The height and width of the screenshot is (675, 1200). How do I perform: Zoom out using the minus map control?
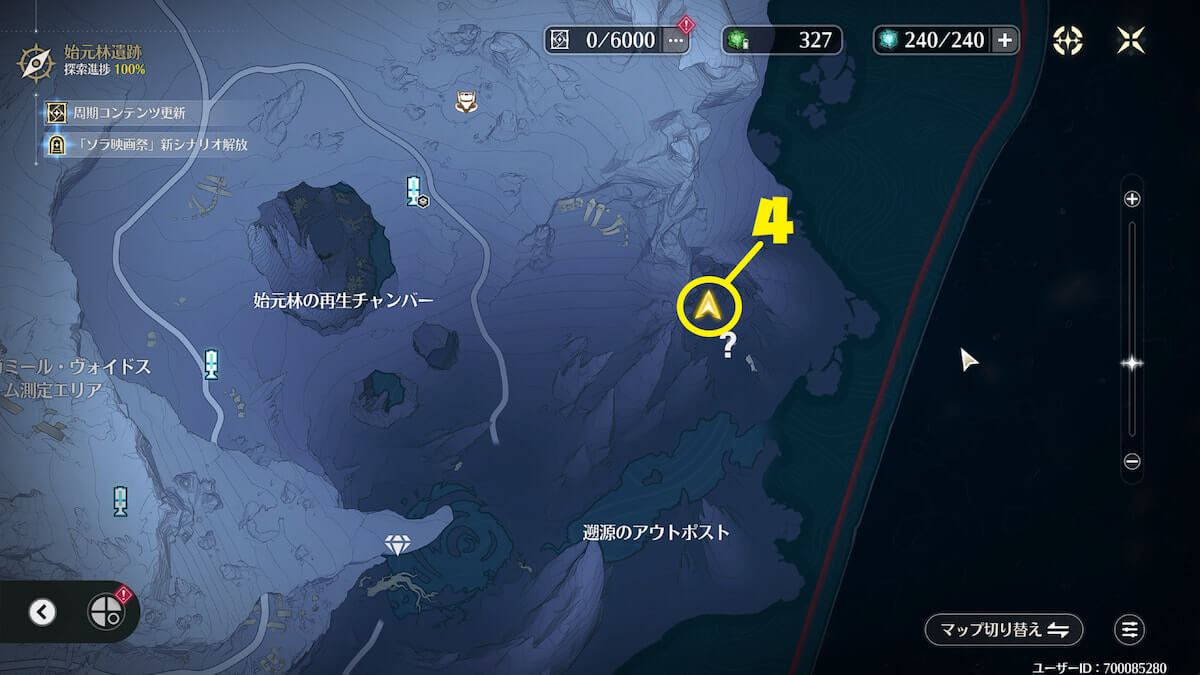1132,461
